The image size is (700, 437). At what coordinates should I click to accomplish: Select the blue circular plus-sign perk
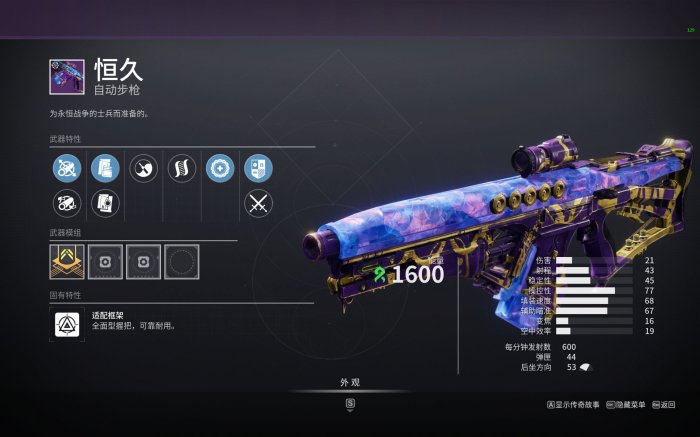click(x=219, y=168)
